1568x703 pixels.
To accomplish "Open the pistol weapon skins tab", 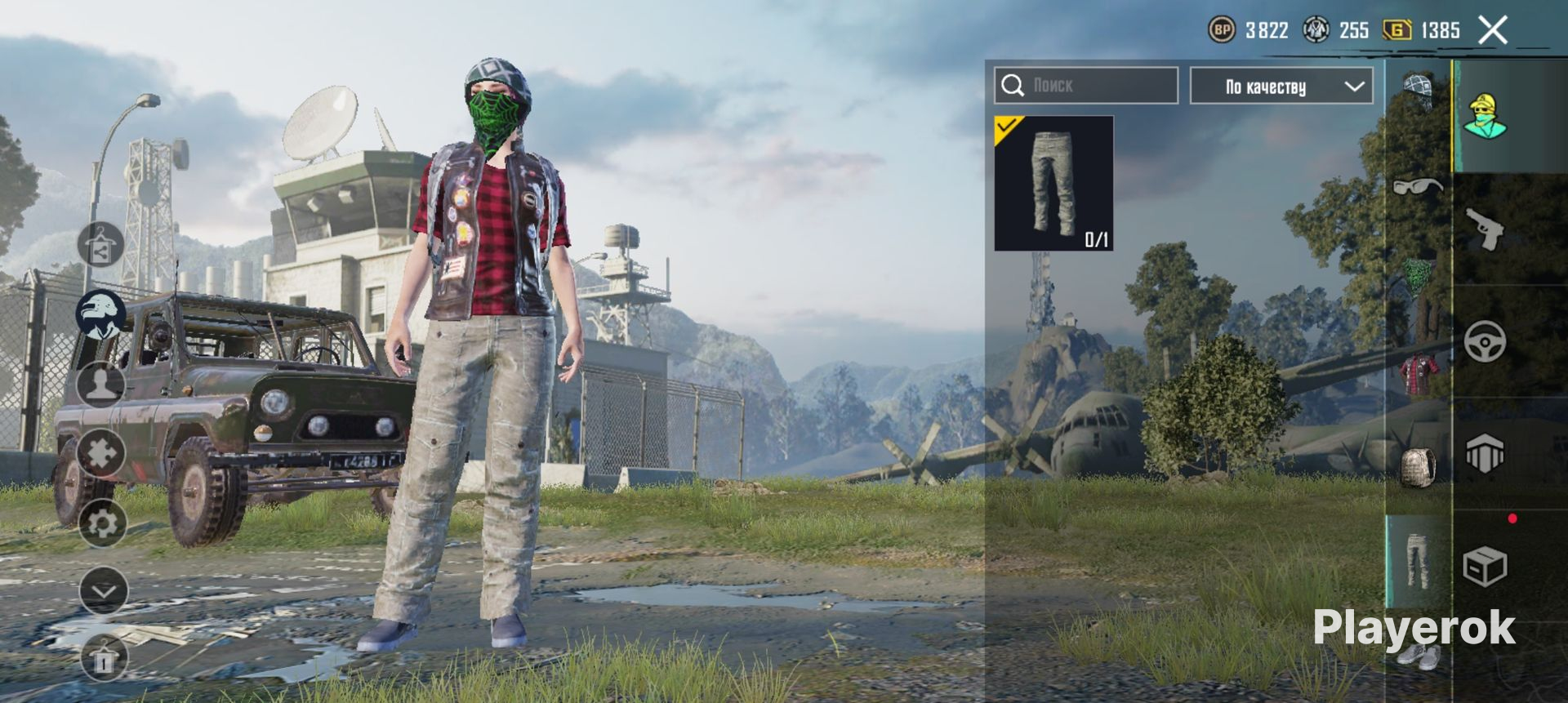I will 1485,229.
